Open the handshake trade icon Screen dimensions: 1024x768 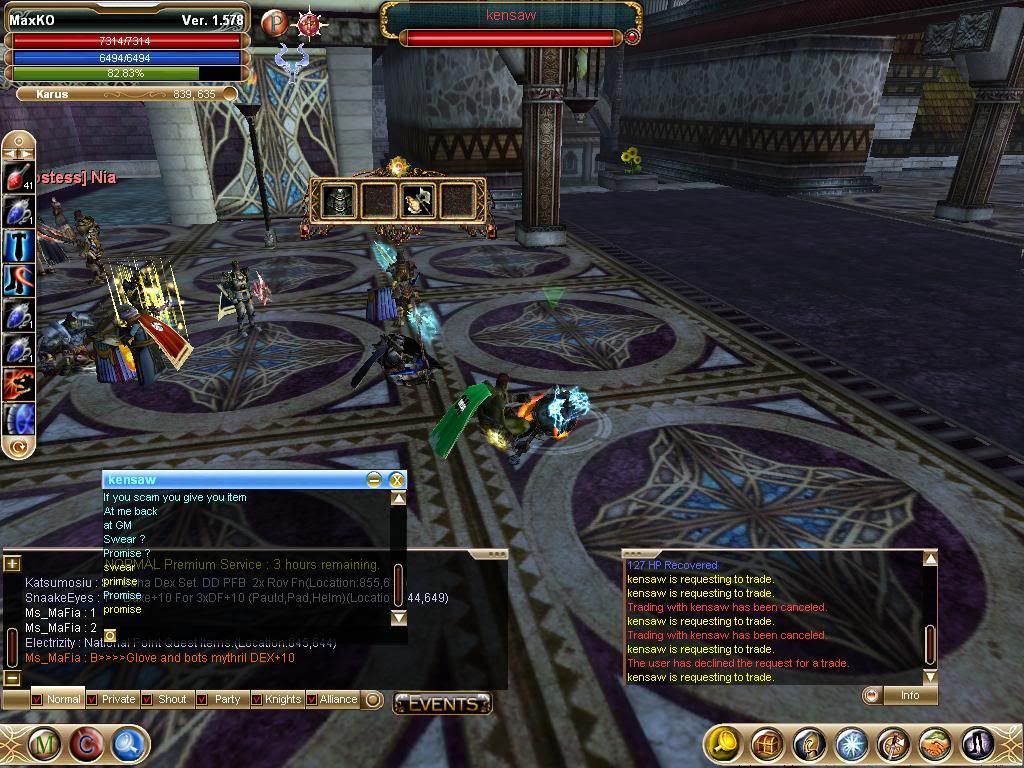[x=934, y=745]
